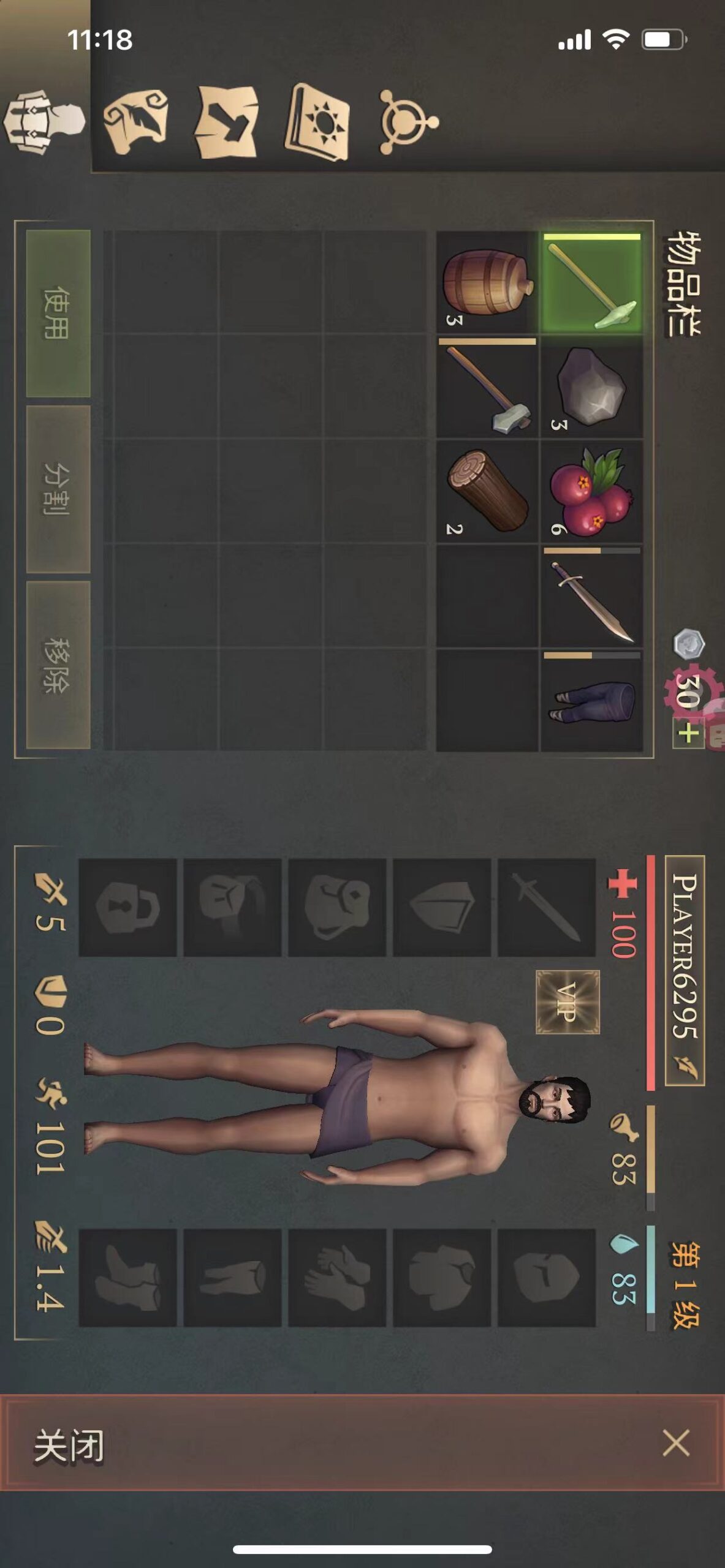Choose the stone stack slot
725x1568 pixels.
point(591,386)
